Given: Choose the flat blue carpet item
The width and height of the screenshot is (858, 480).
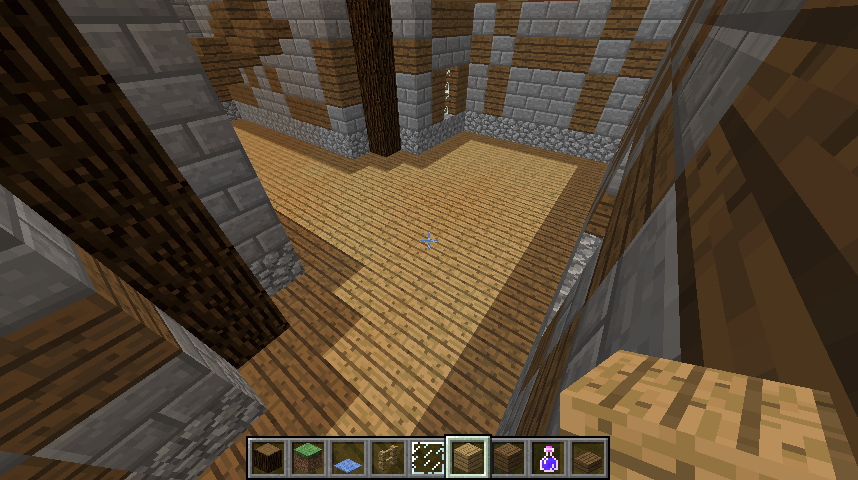Looking at the screenshot, I should pos(347,458).
